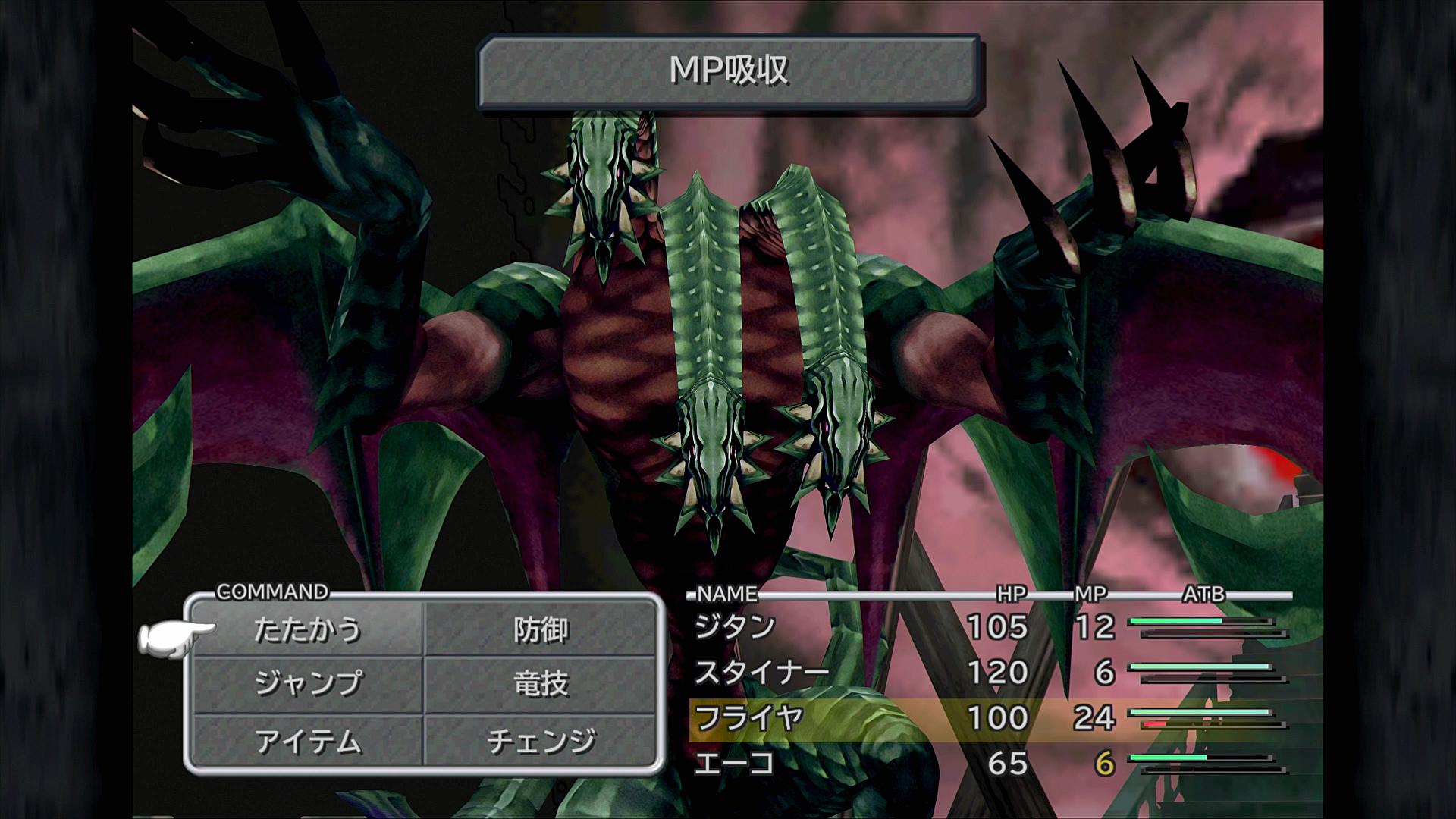
Task: Select the ジャンプ jump command
Action: pyautogui.click(x=307, y=684)
